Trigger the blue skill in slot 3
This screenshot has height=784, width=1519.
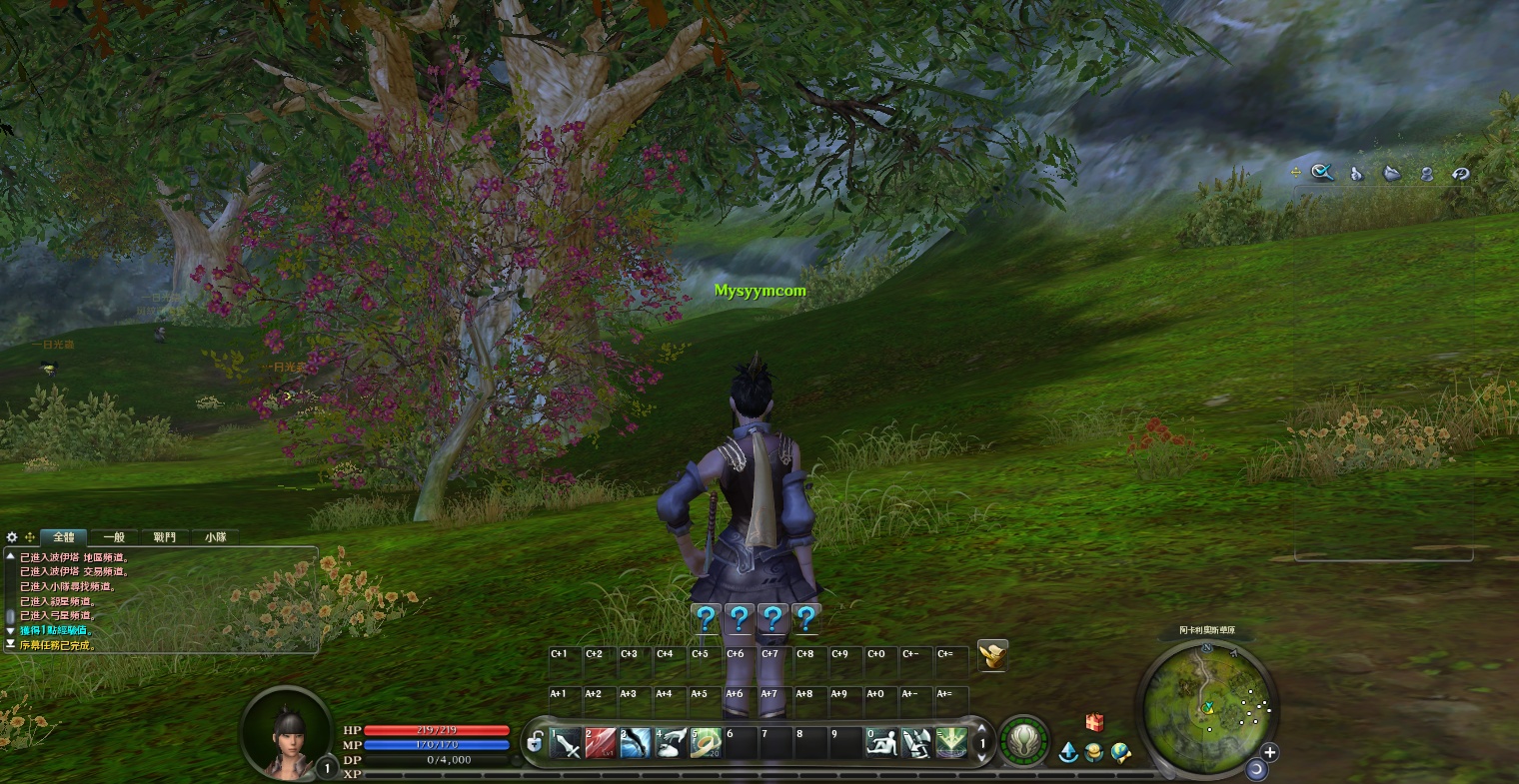coord(636,743)
